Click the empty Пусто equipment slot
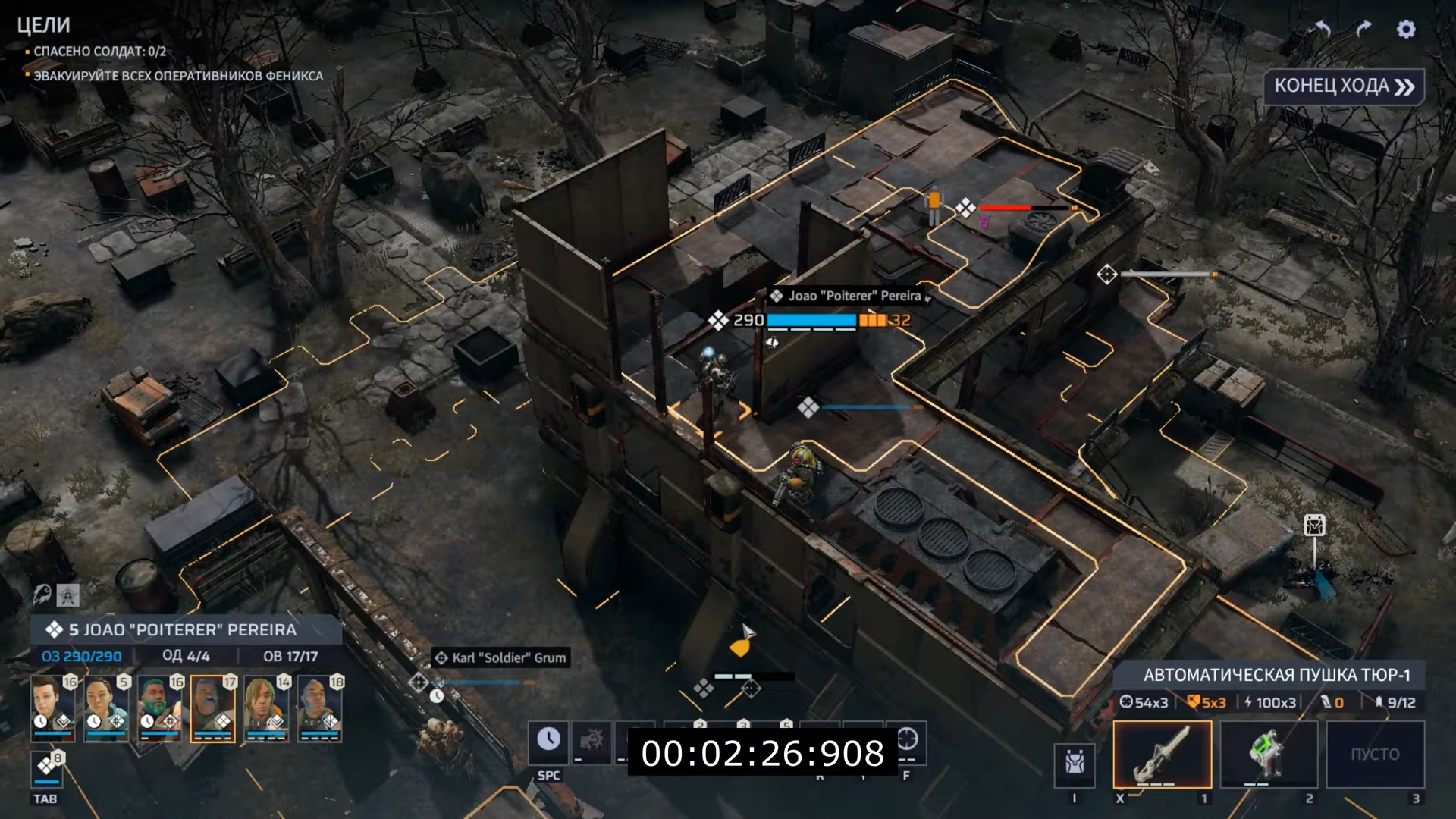This screenshot has width=1456, height=819. pos(1375,754)
